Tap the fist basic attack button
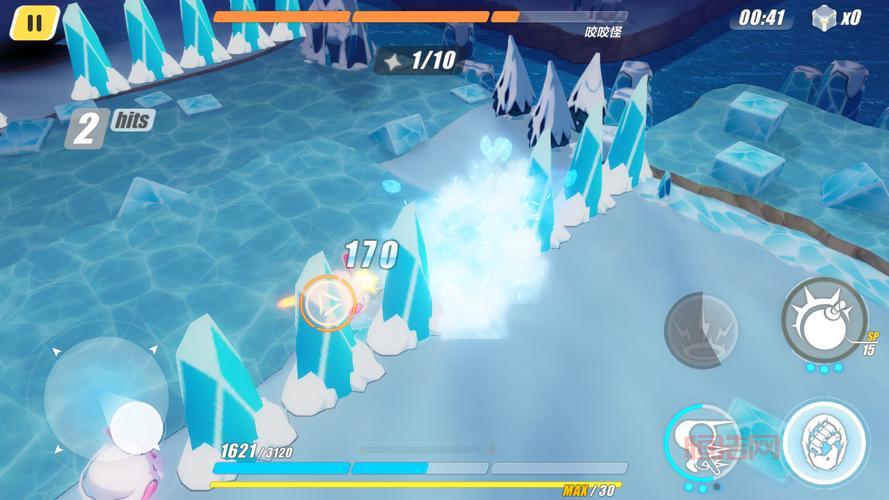The height and width of the screenshot is (500, 889). click(x=823, y=442)
